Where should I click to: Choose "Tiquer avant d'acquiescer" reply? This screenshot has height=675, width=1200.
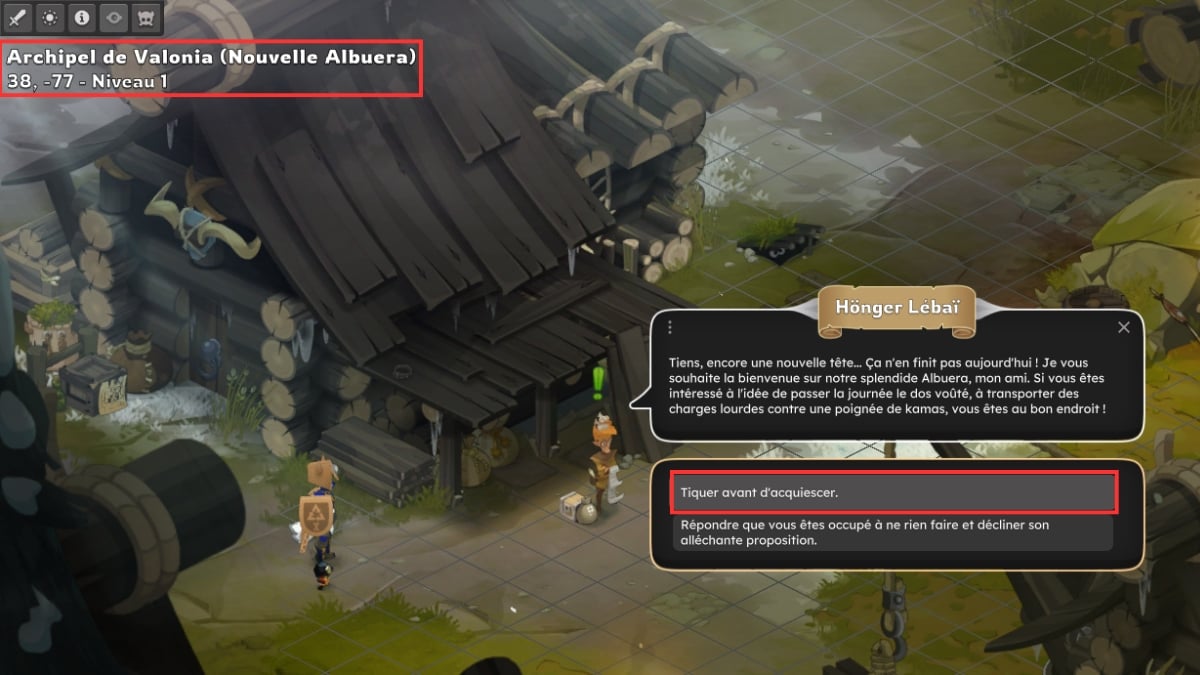893,493
